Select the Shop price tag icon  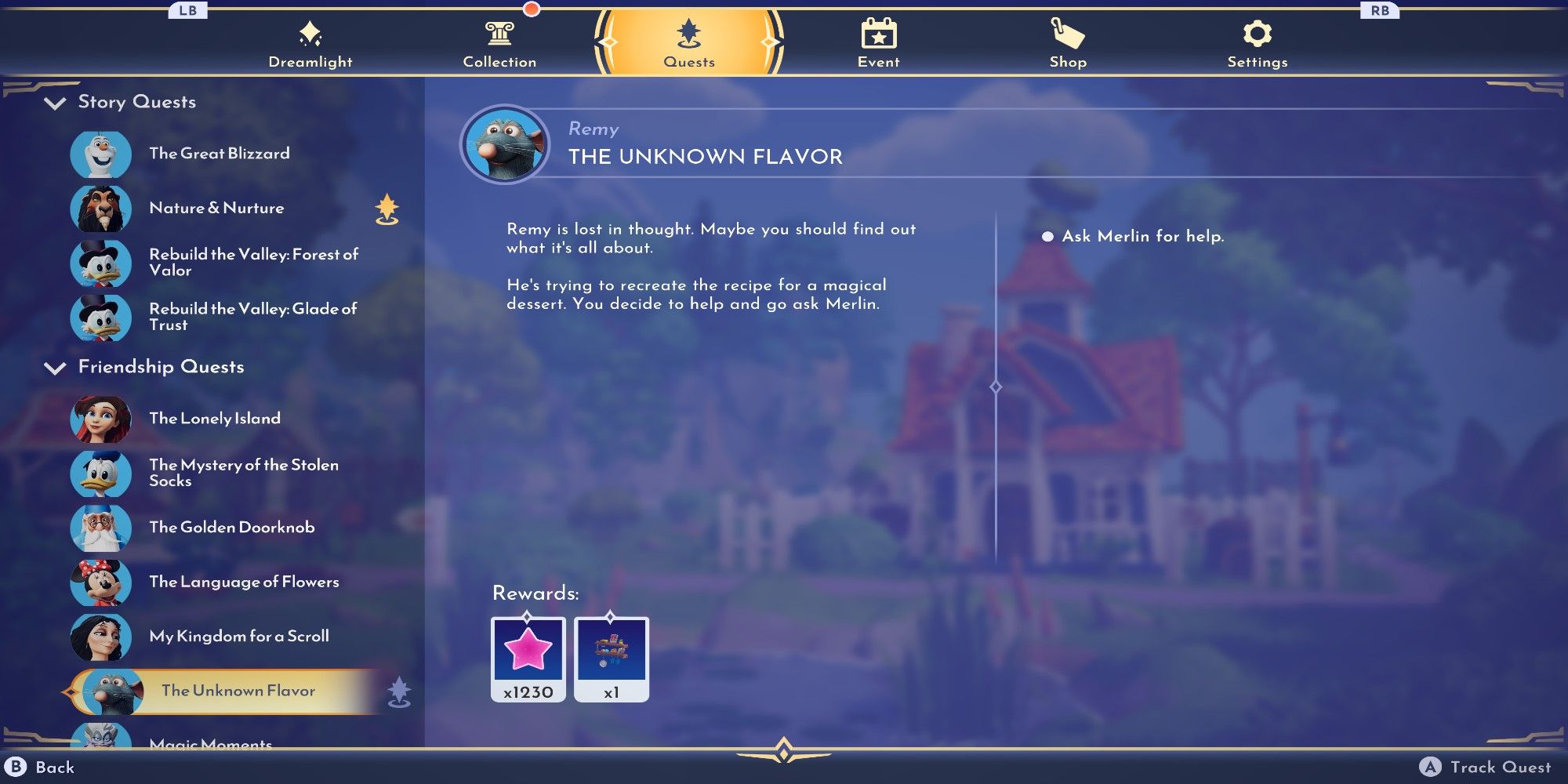coord(1069,33)
